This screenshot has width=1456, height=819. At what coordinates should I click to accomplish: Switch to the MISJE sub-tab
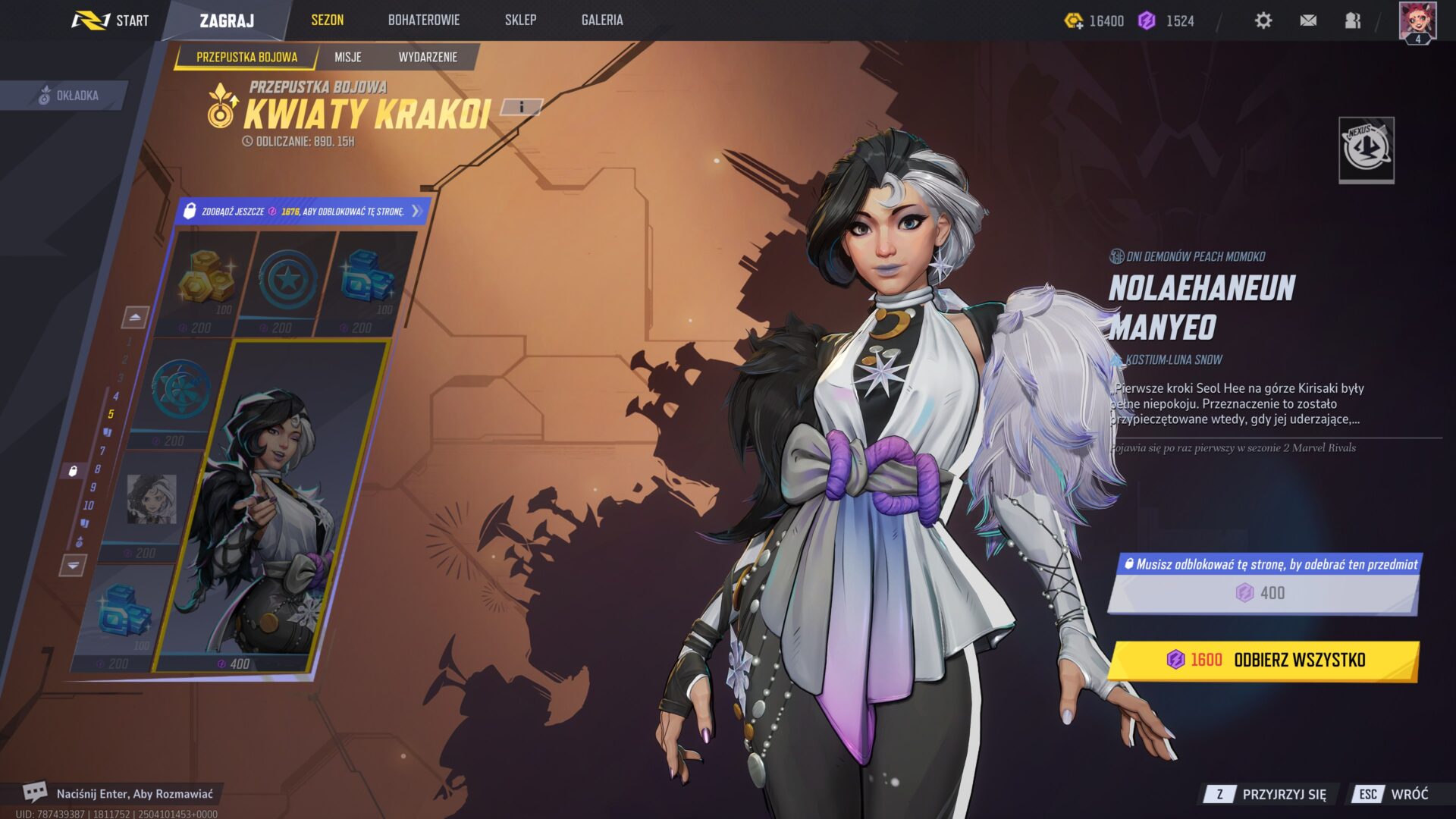pyautogui.click(x=348, y=57)
